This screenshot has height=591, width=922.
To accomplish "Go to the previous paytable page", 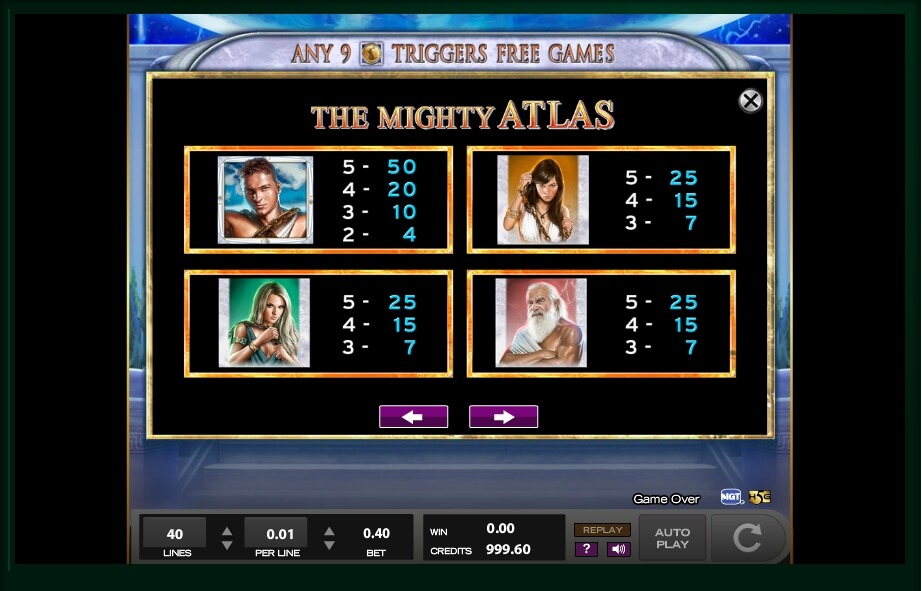I will pyautogui.click(x=413, y=417).
